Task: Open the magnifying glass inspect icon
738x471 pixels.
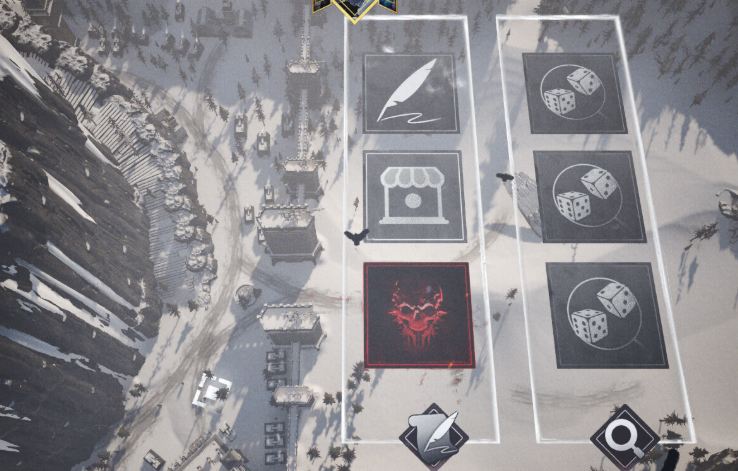Action: [625, 439]
